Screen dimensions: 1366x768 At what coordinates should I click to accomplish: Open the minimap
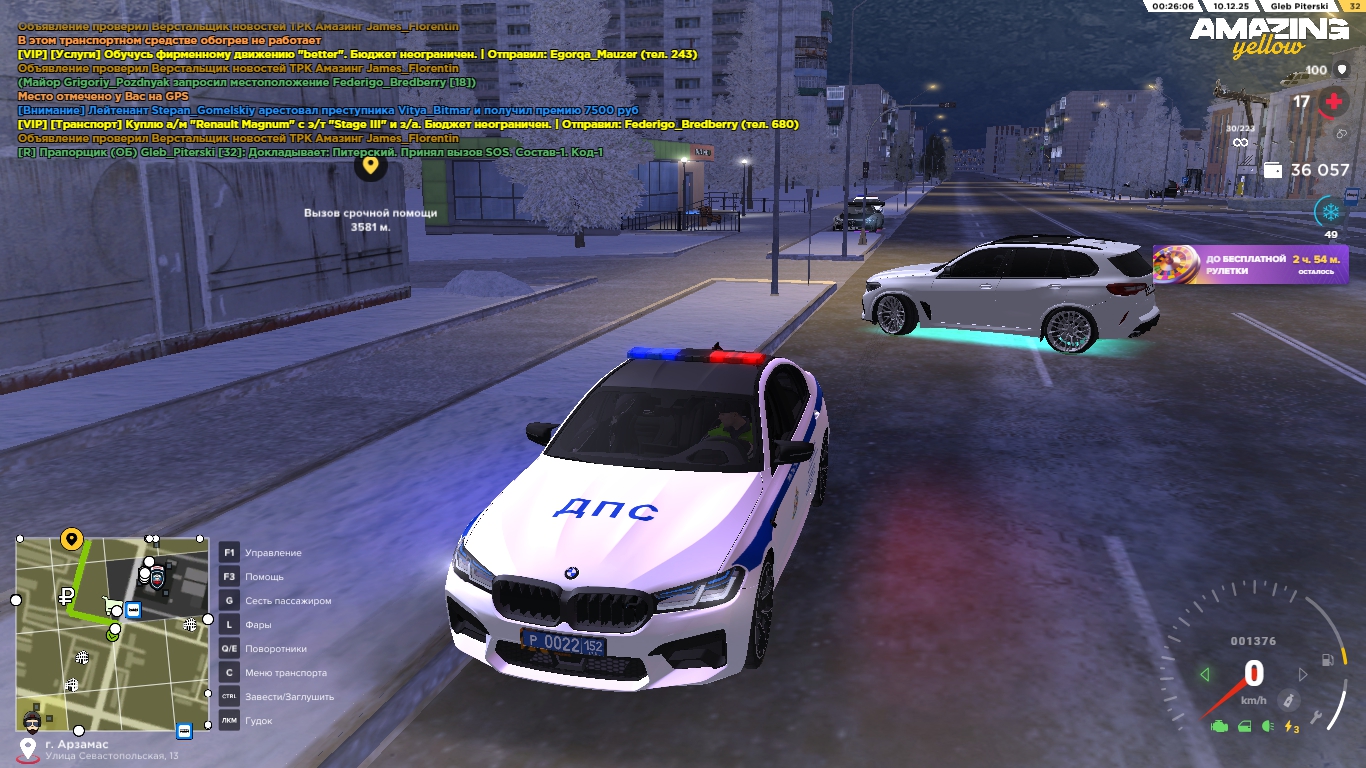[x=112, y=634]
